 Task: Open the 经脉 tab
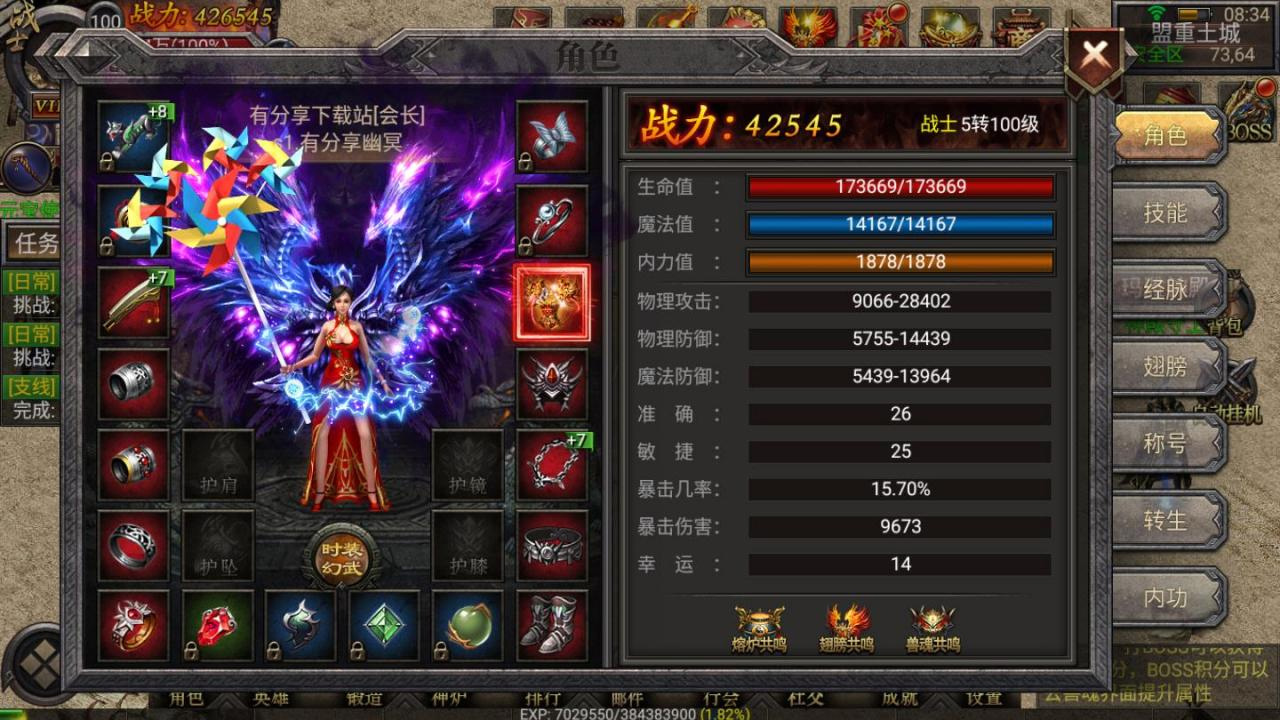[x=1166, y=290]
